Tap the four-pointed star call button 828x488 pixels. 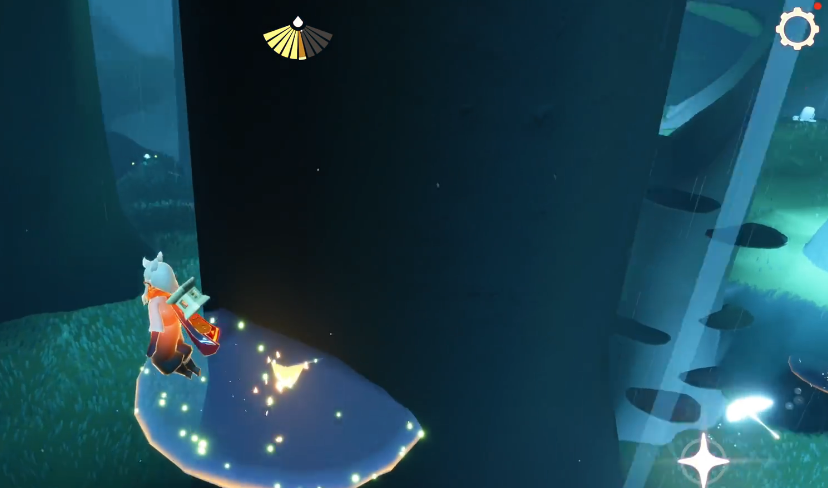[703, 461]
